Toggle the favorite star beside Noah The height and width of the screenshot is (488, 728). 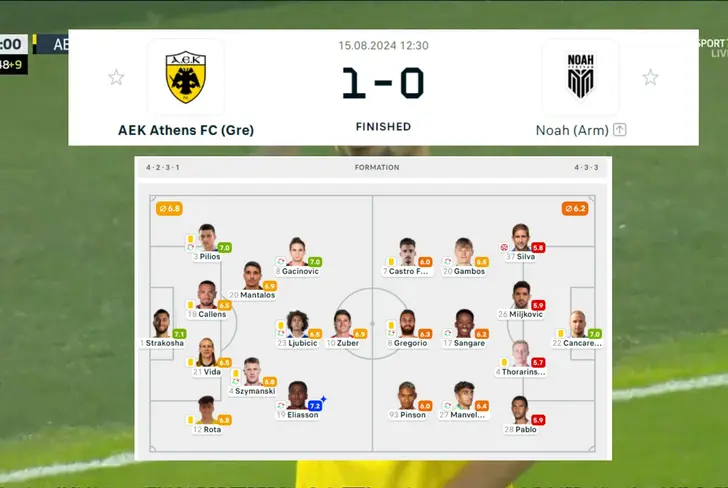[650, 77]
